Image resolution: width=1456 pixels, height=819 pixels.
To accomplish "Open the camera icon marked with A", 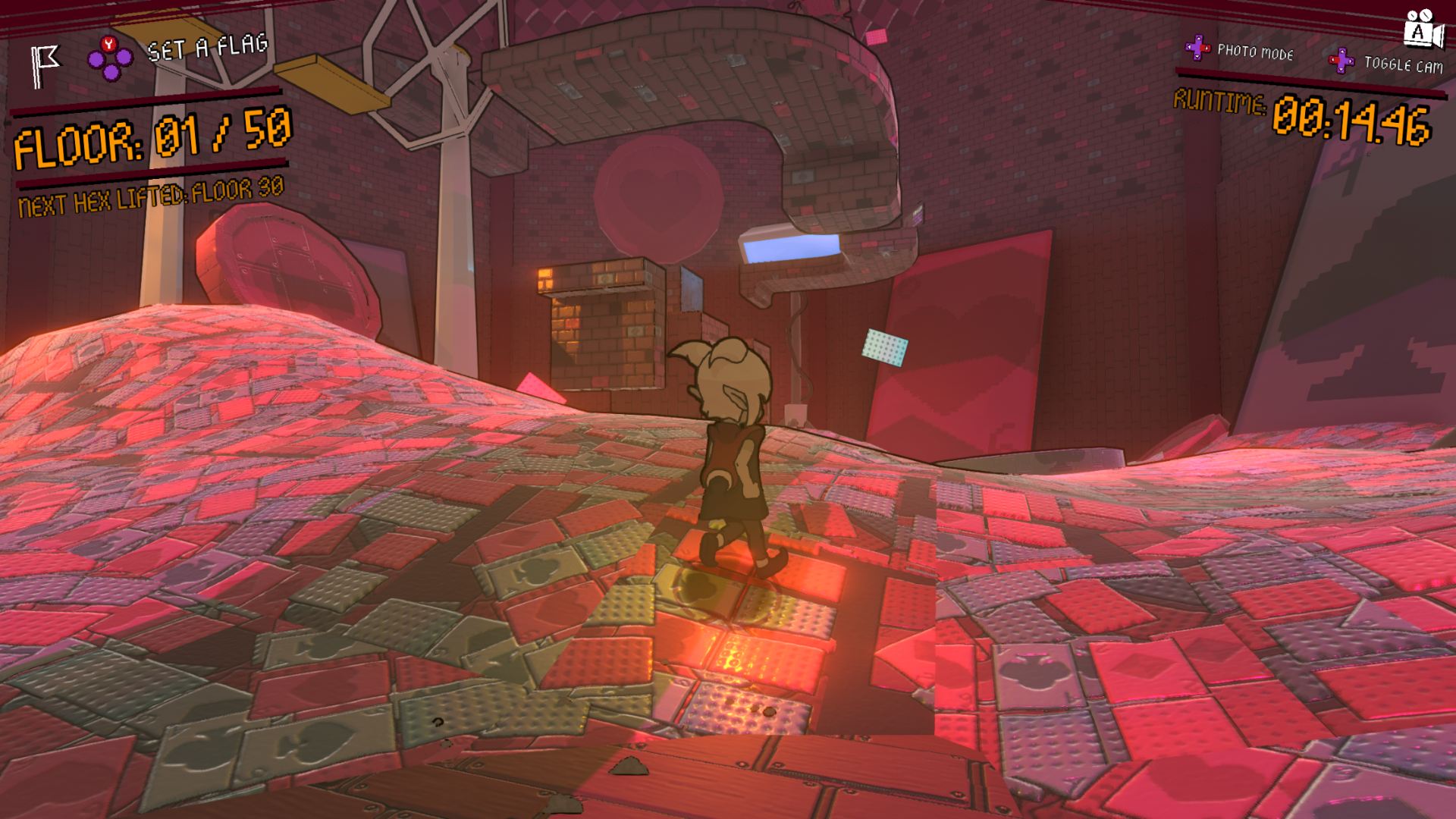I will coord(1421,30).
